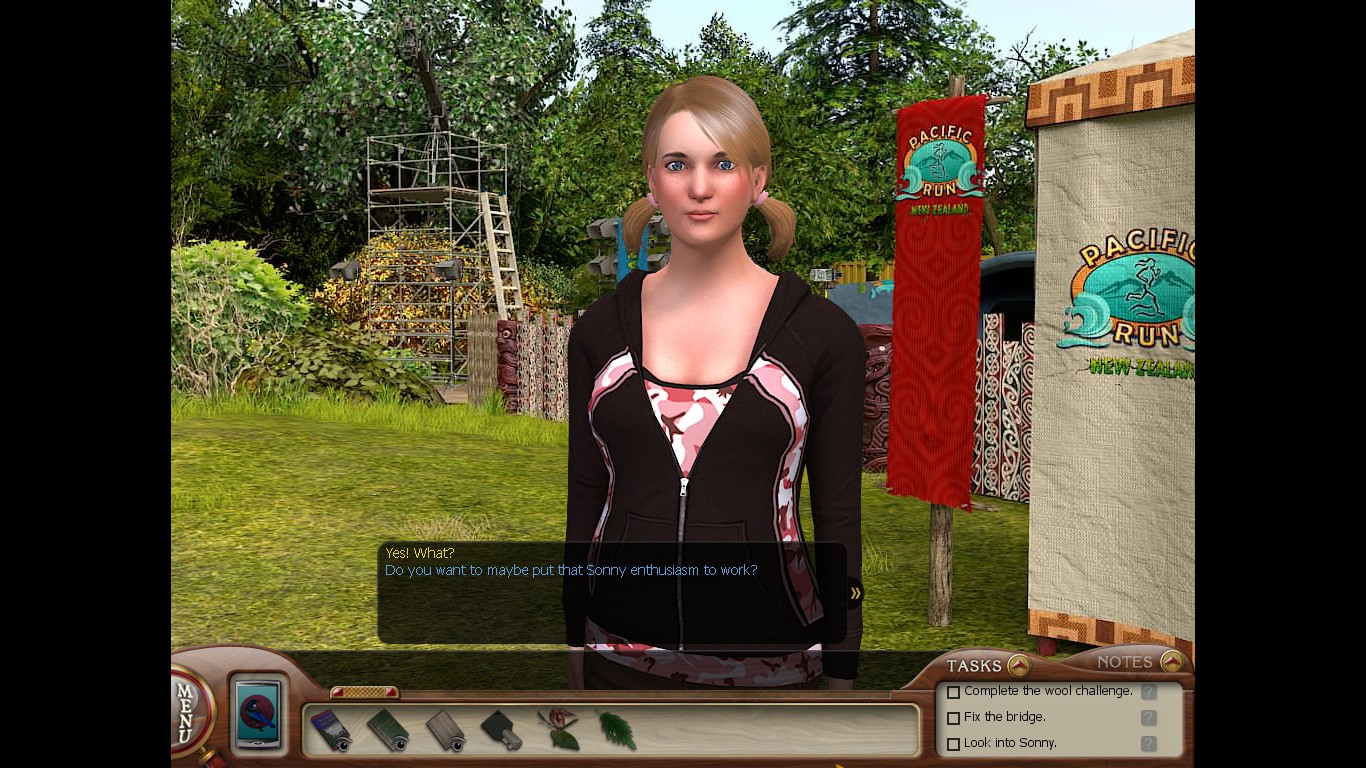This screenshot has width=1366, height=768.
Task: Show hint for the wool challenge task
Action: [x=1149, y=692]
